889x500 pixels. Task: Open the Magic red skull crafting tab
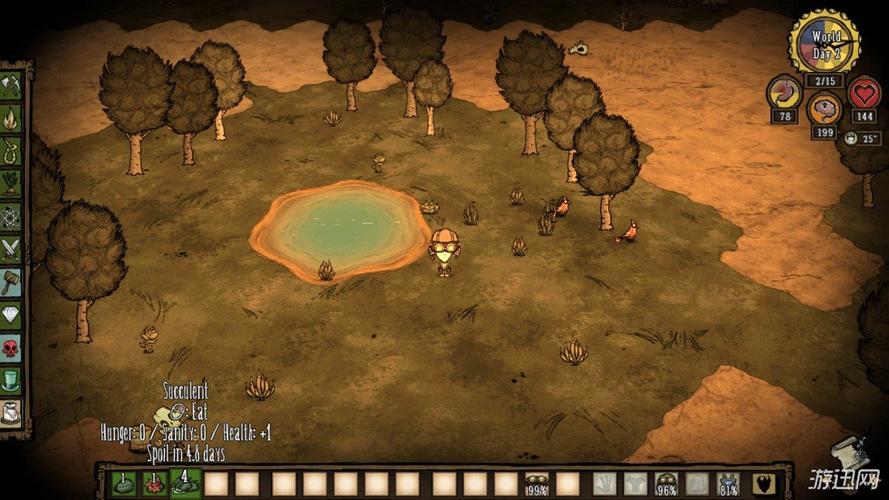[12, 348]
